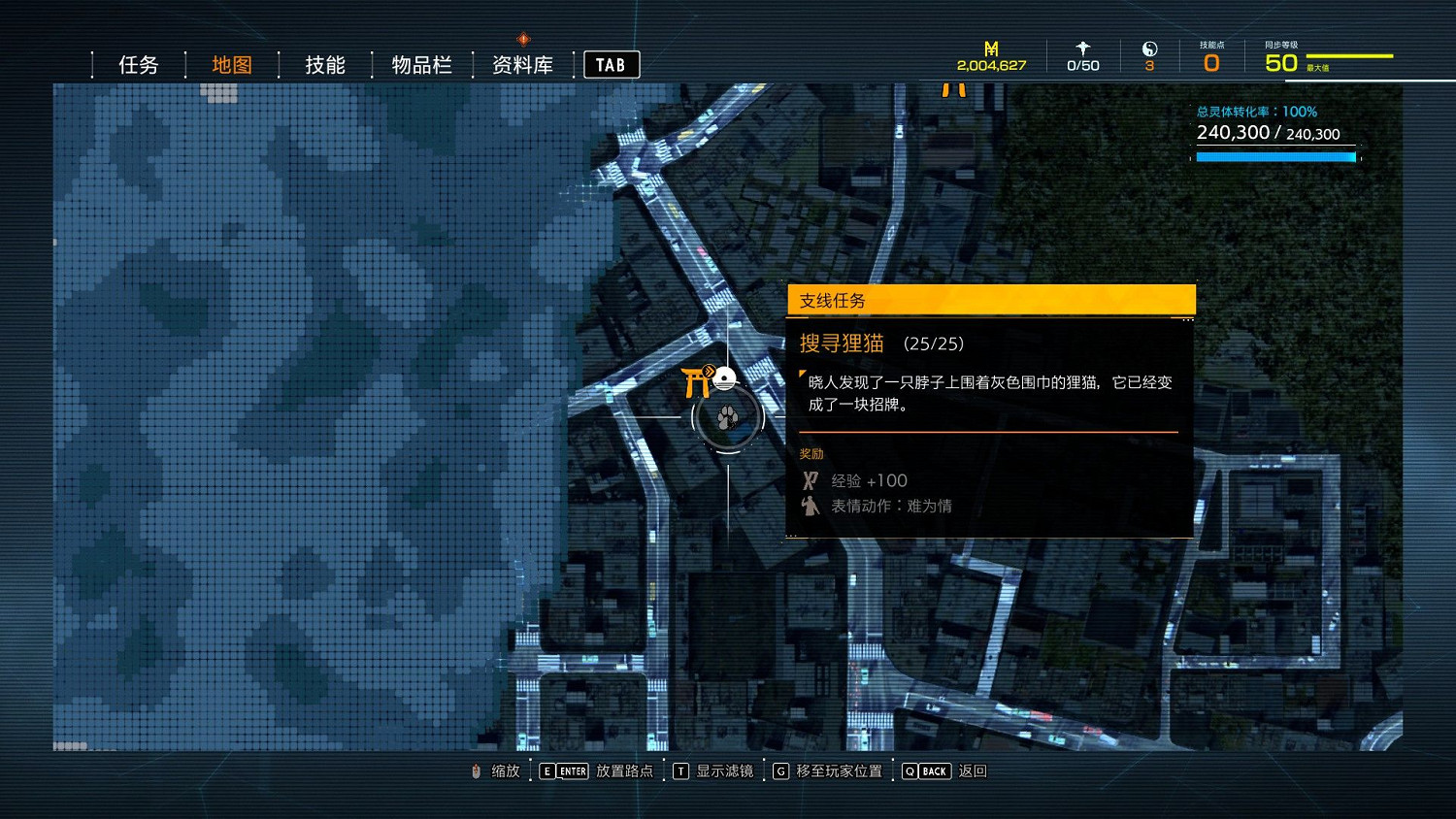Click the TAB key button in the menu bar
Image resolution: width=1456 pixels, height=819 pixels.
pyautogui.click(x=612, y=64)
